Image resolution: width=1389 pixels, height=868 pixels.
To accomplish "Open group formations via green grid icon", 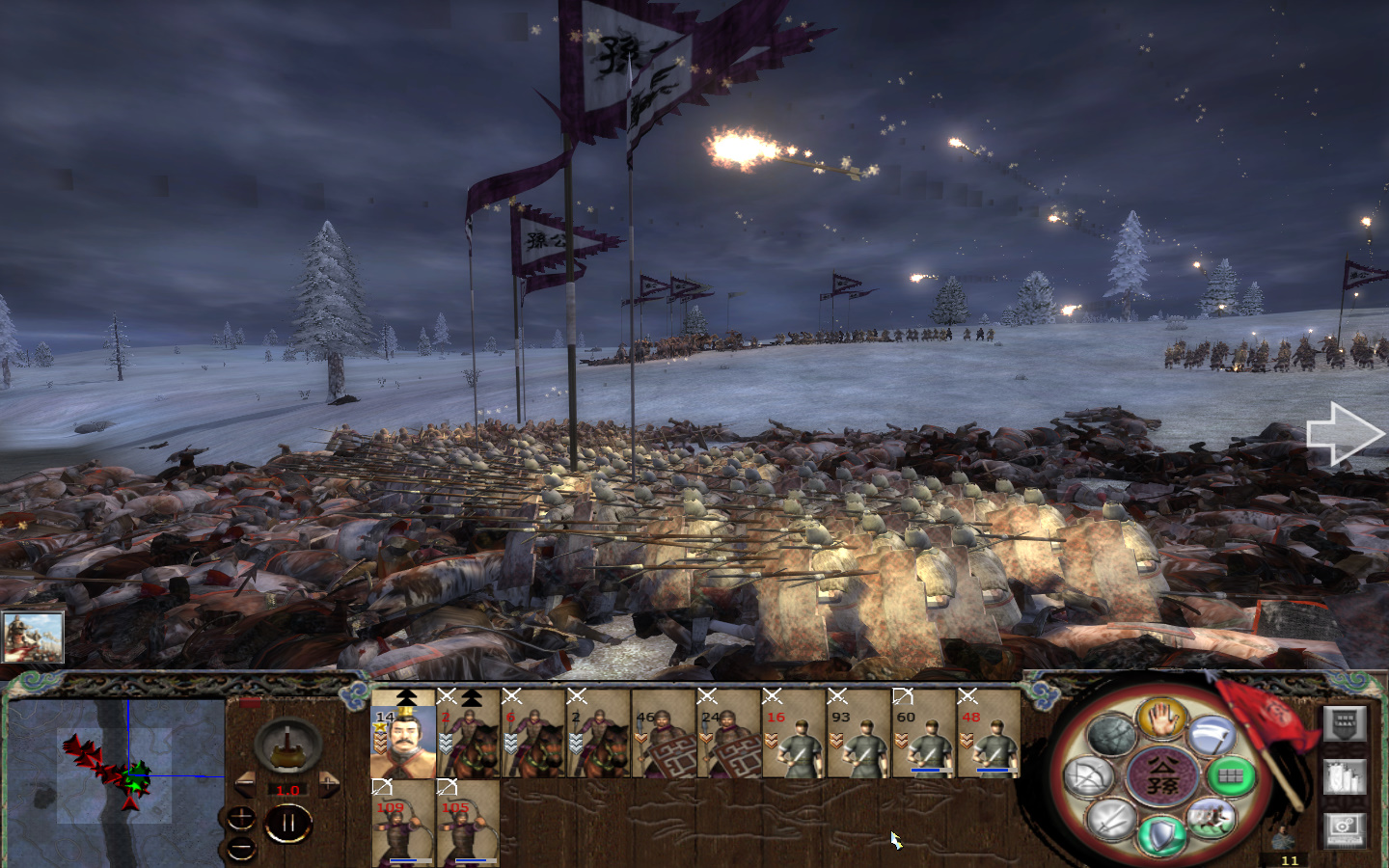I will (x=1229, y=778).
